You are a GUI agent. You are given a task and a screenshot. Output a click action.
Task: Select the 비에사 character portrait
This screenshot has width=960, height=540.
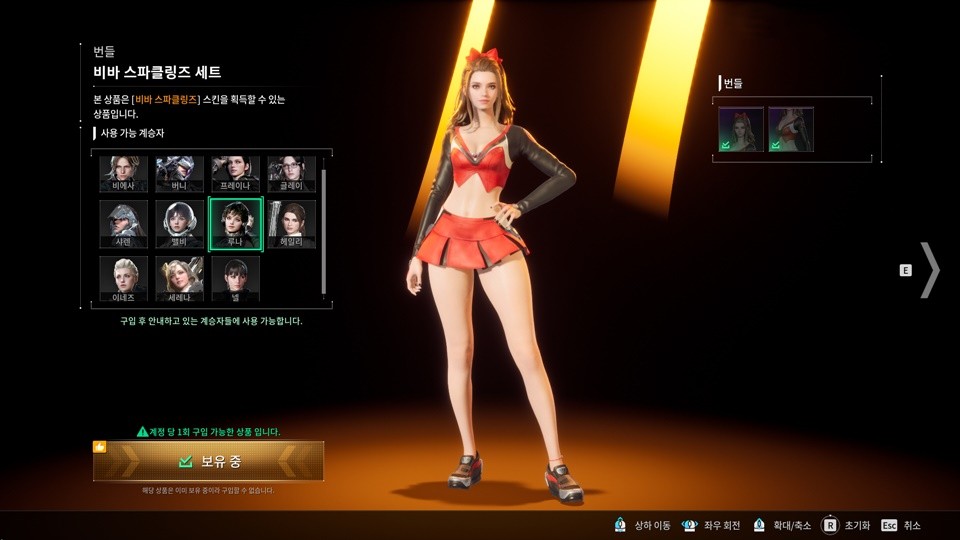pos(124,173)
